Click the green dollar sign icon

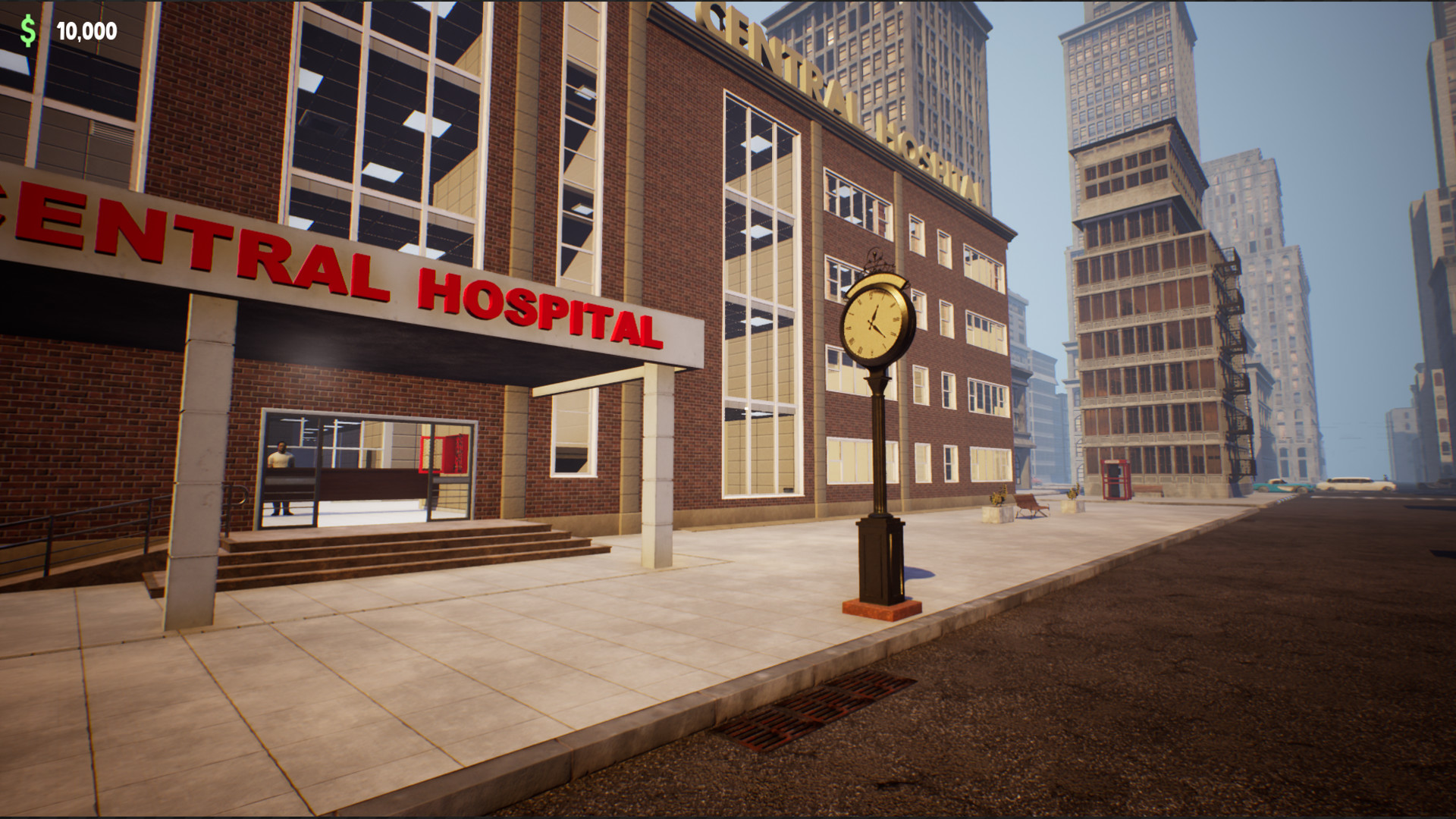point(28,30)
